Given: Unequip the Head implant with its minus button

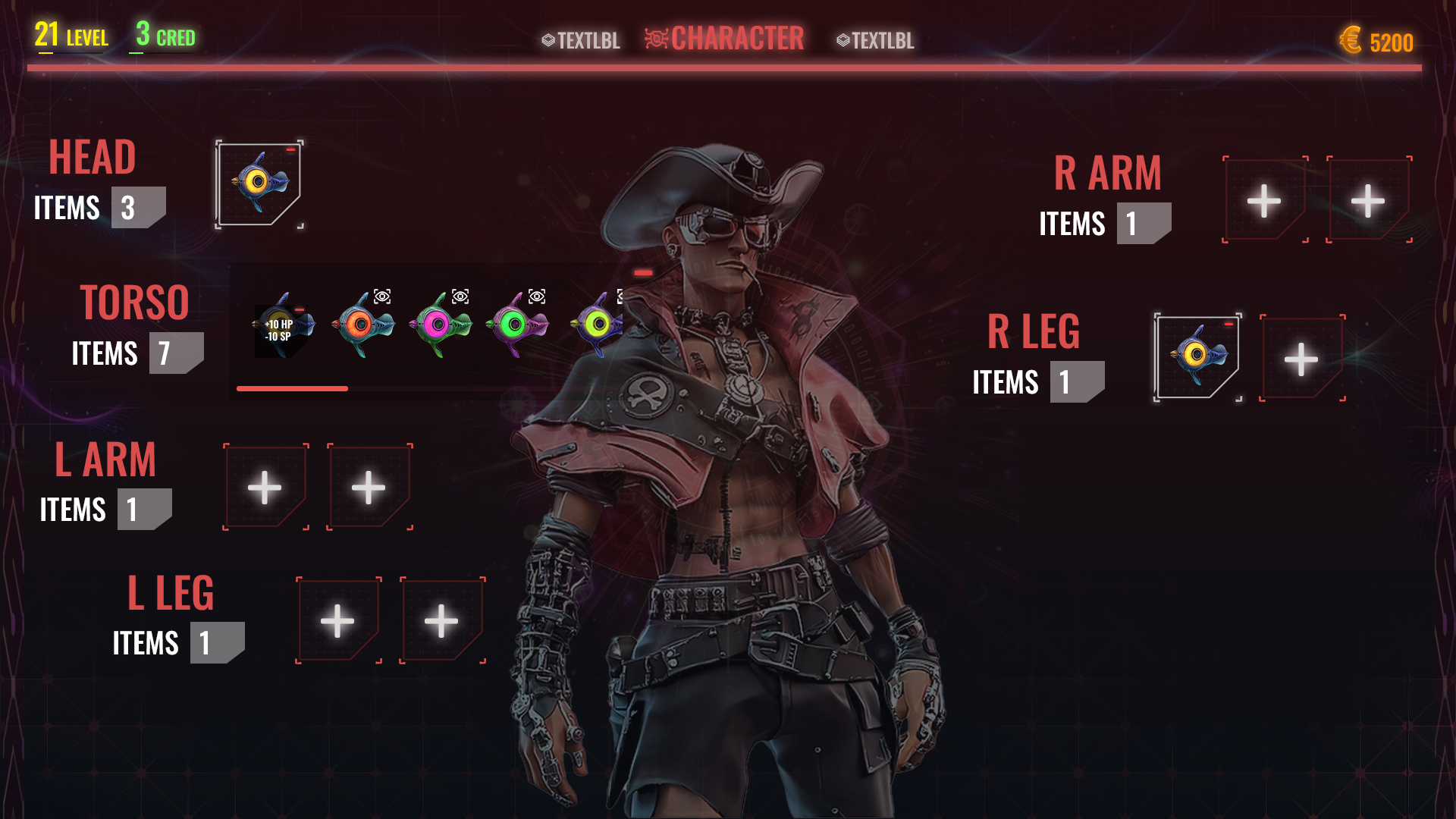Looking at the screenshot, I should point(291,149).
